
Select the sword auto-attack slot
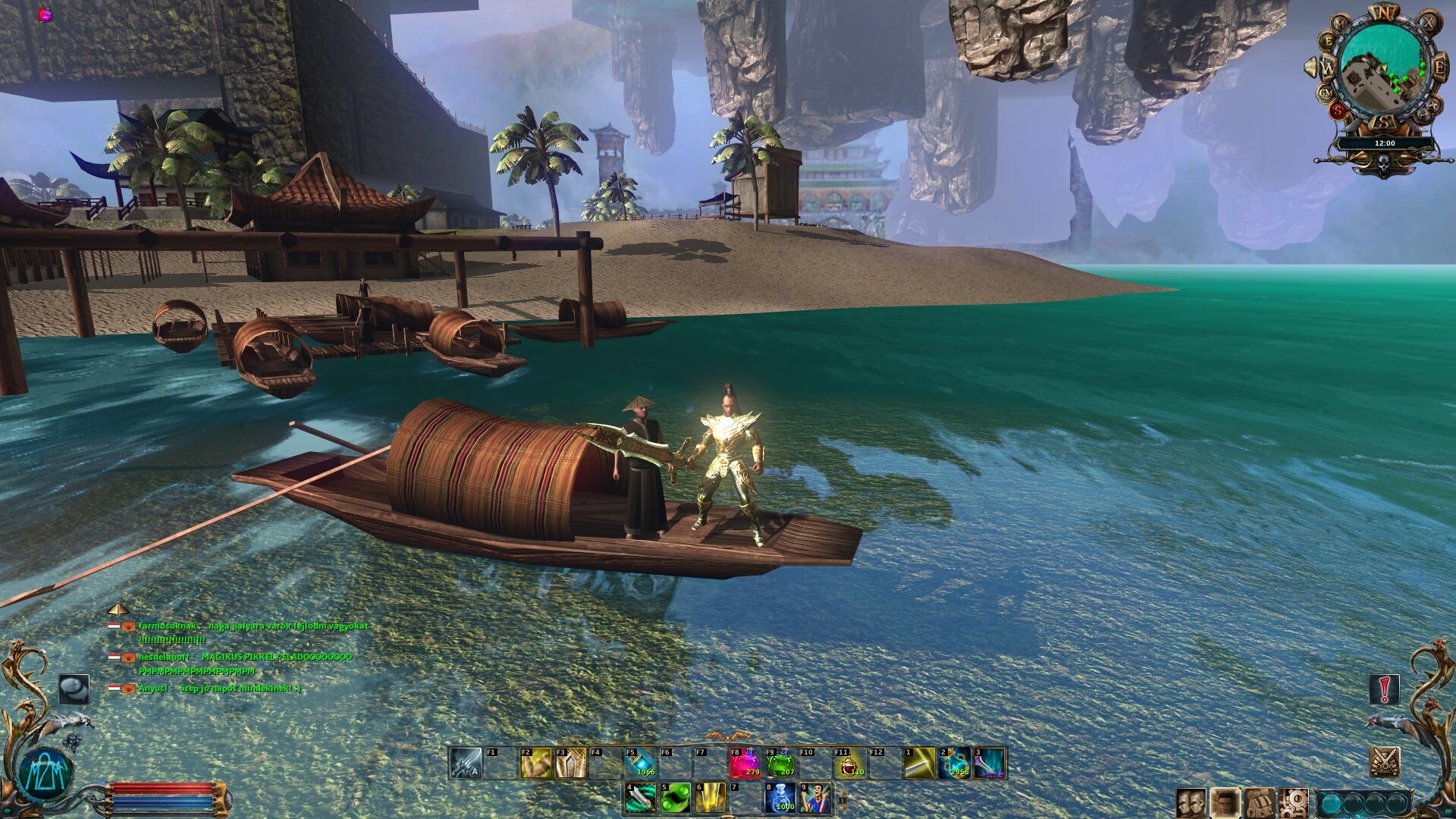point(465,763)
